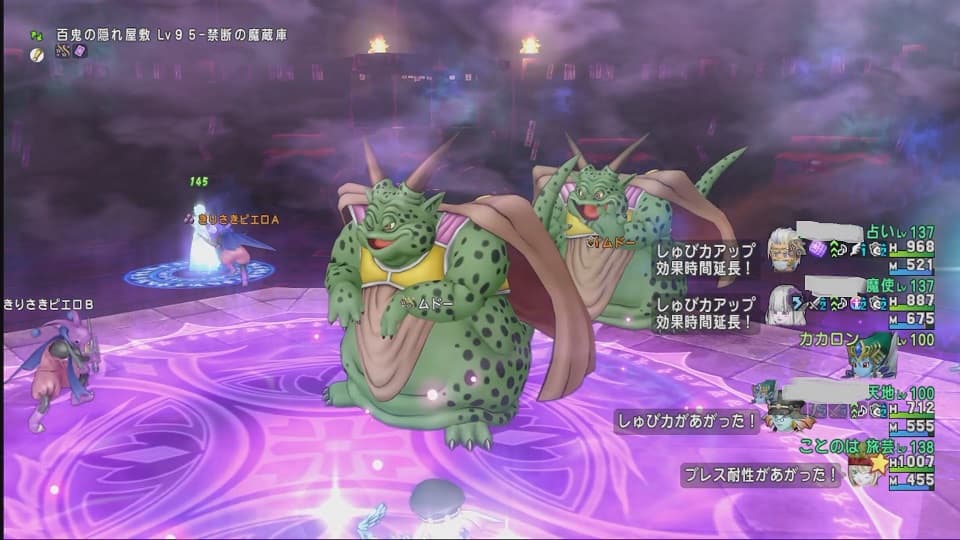Click the purple card buff icon under dungeon name
The image size is (960, 540).
pos(79,51)
